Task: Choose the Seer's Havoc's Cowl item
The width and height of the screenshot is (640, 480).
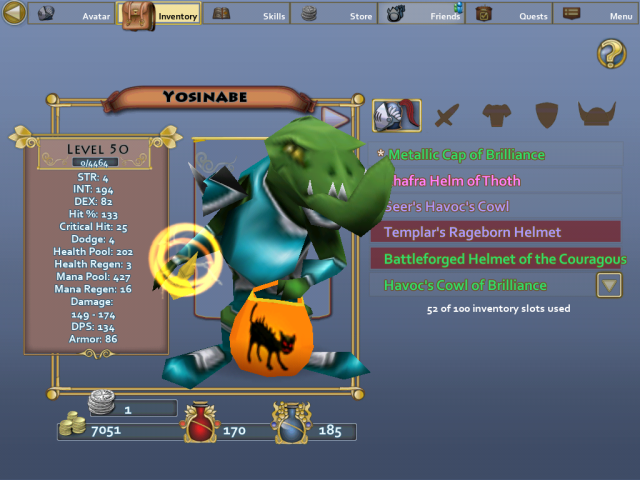Action: tap(497, 207)
